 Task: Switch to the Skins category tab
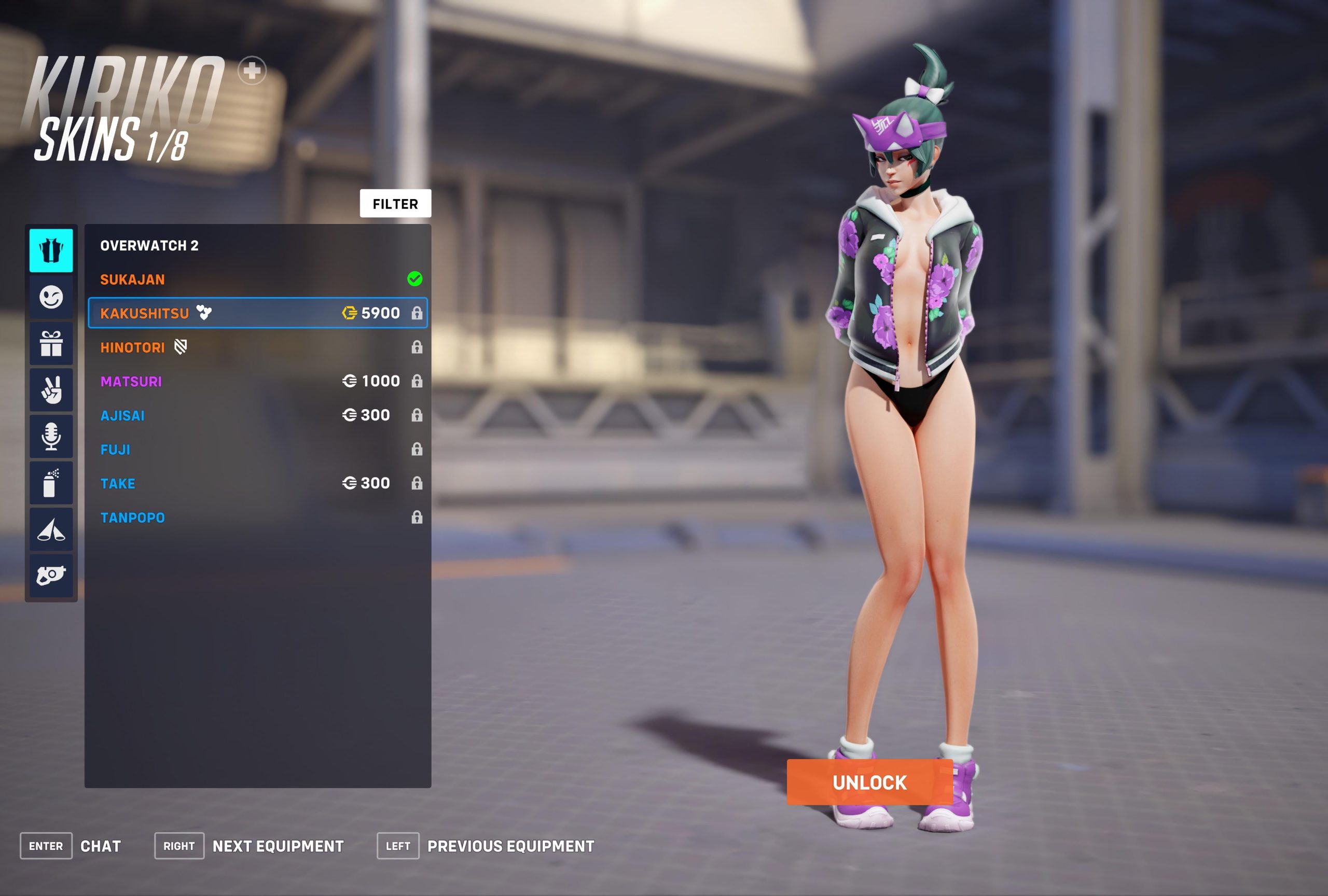point(51,250)
